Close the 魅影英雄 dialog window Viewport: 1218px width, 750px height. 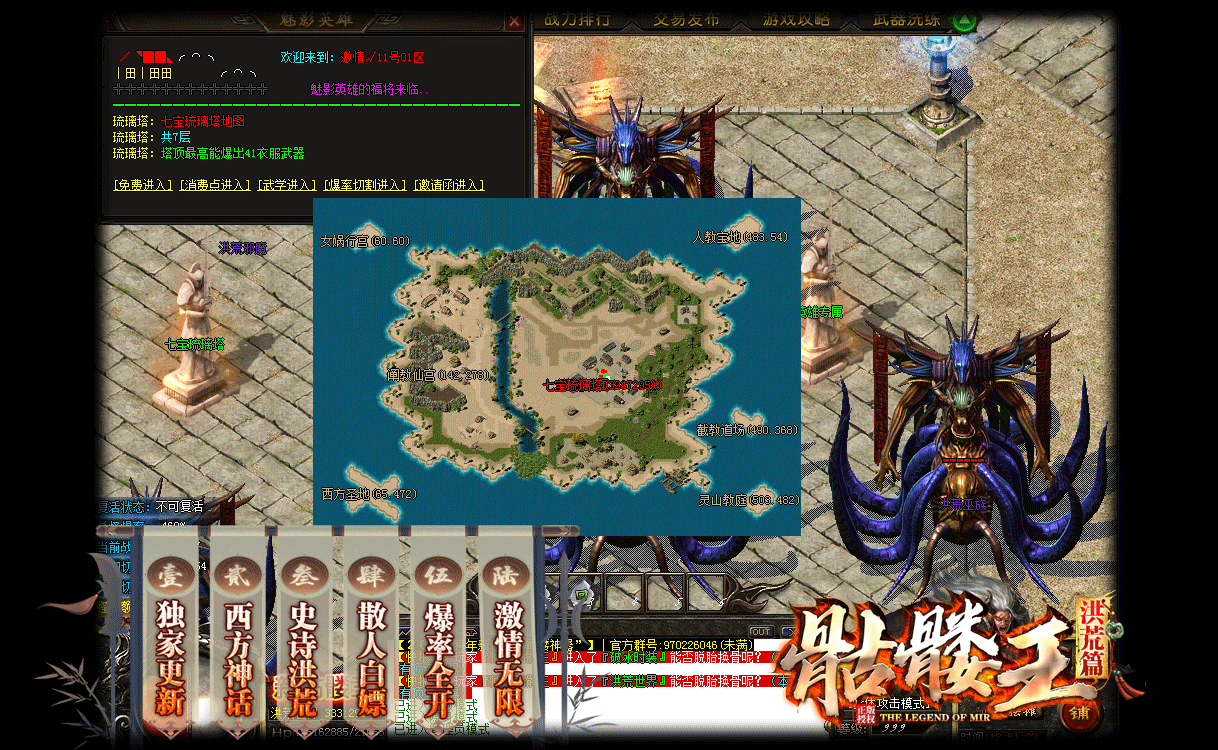514,21
